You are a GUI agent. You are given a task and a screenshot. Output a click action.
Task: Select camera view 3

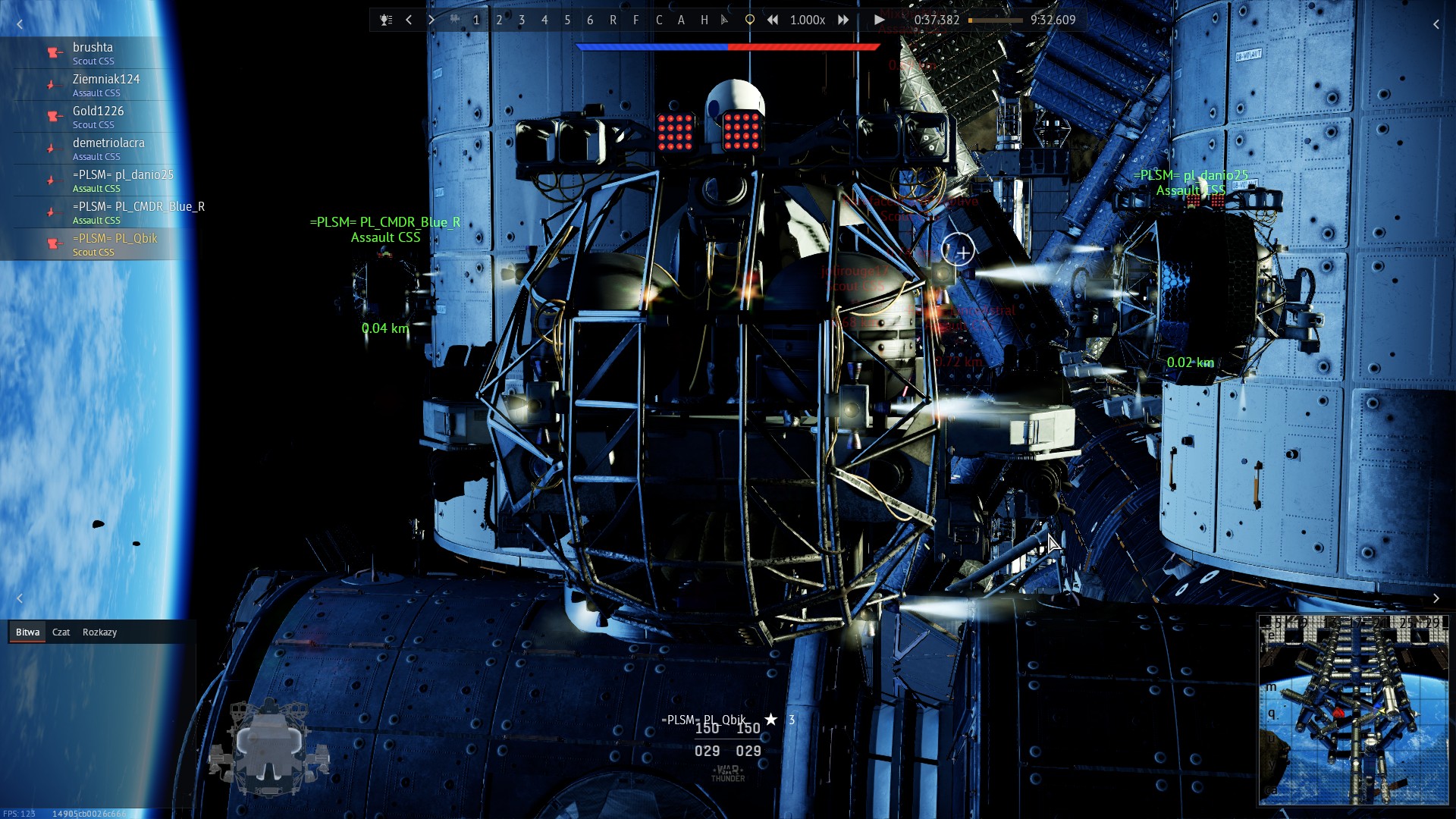[x=522, y=20]
